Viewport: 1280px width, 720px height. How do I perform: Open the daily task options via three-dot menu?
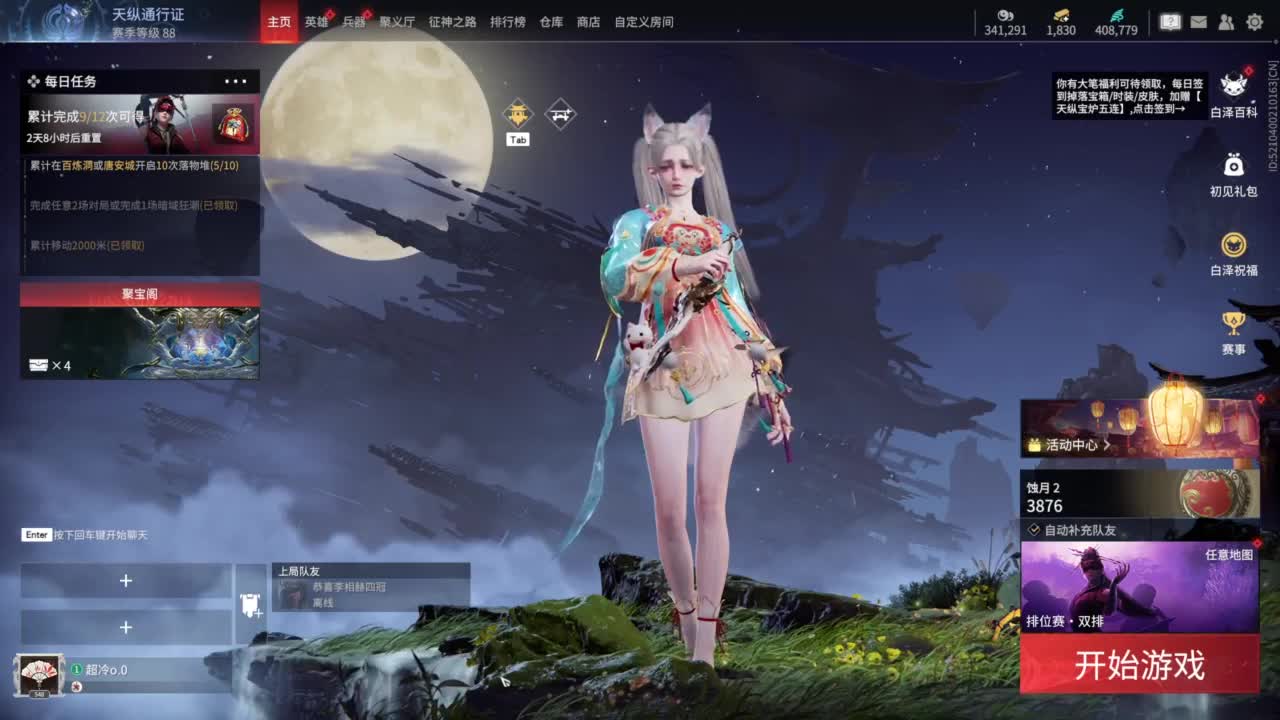click(x=235, y=81)
